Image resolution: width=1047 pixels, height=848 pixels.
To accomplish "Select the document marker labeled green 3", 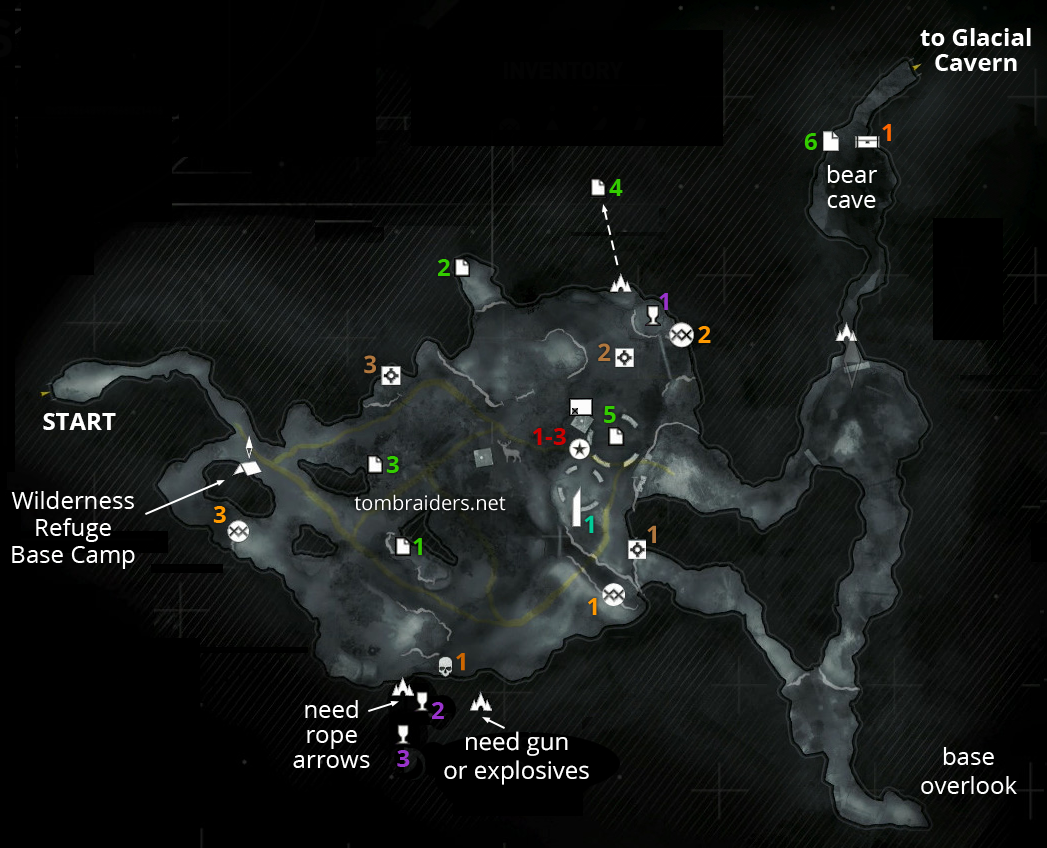I will [x=374, y=464].
